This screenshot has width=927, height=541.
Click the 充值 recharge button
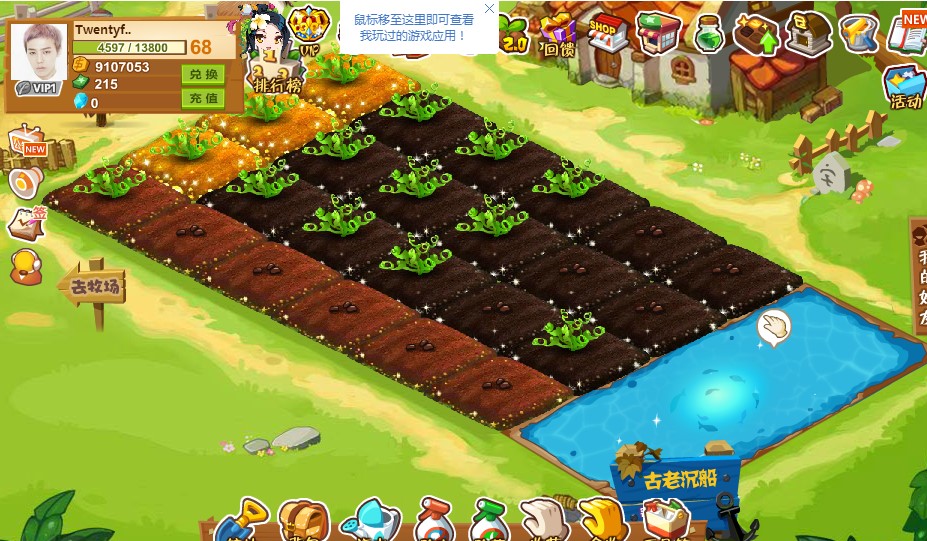203,98
